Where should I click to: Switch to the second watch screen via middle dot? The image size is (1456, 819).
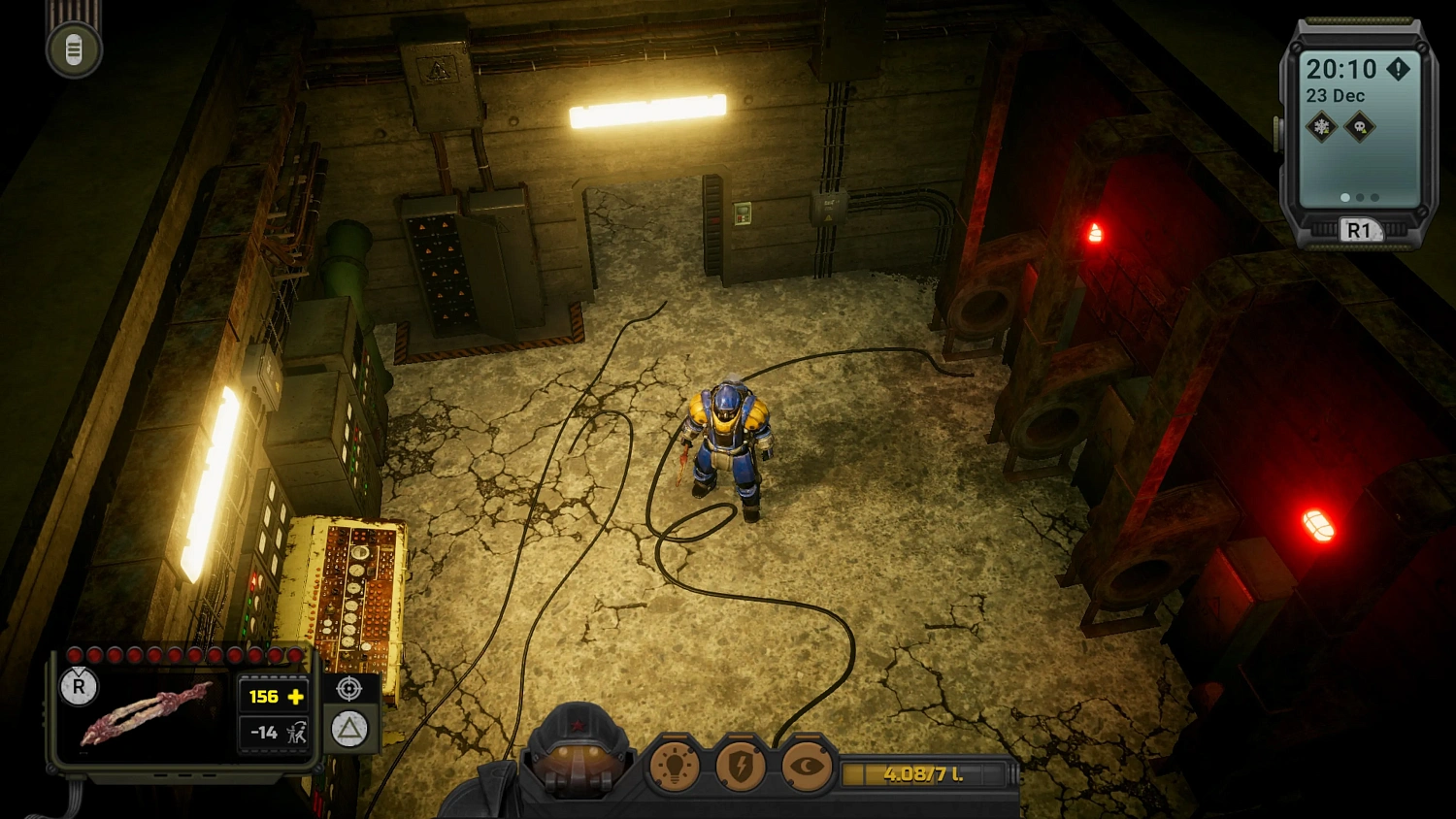[1360, 197]
